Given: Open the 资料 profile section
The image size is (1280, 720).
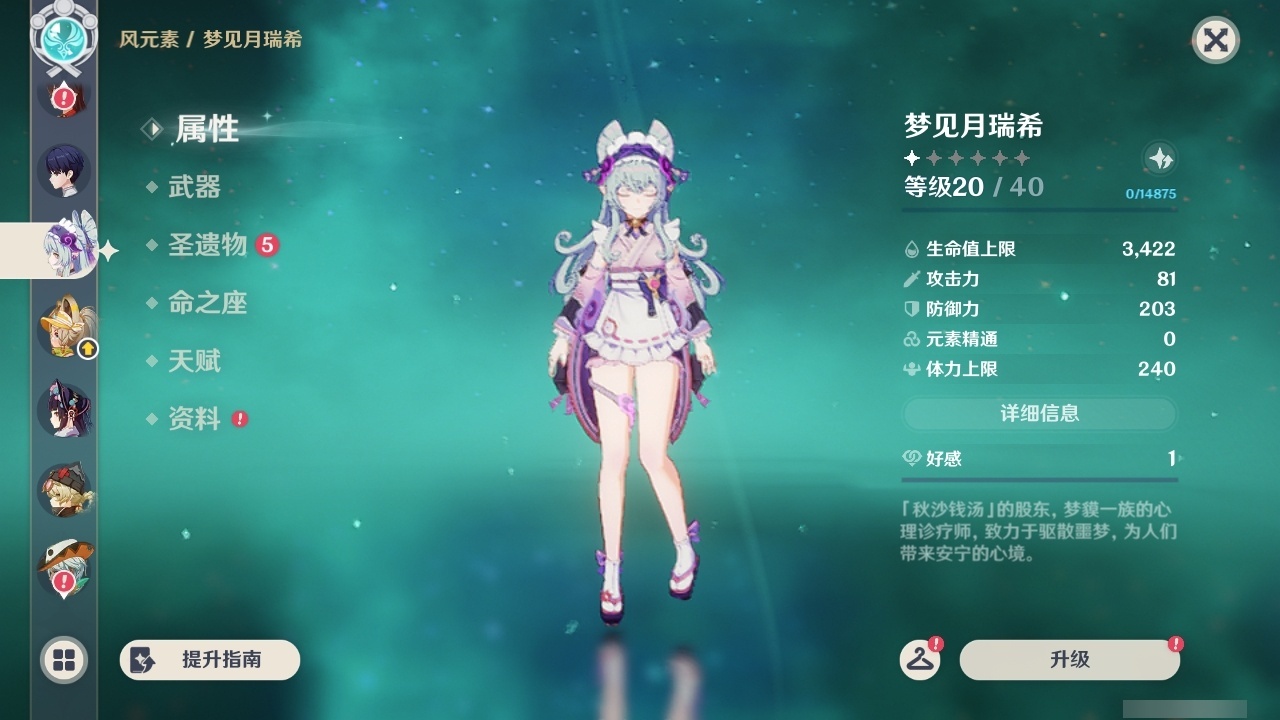Looking at the screenshot, I should [x=197, y=419].
